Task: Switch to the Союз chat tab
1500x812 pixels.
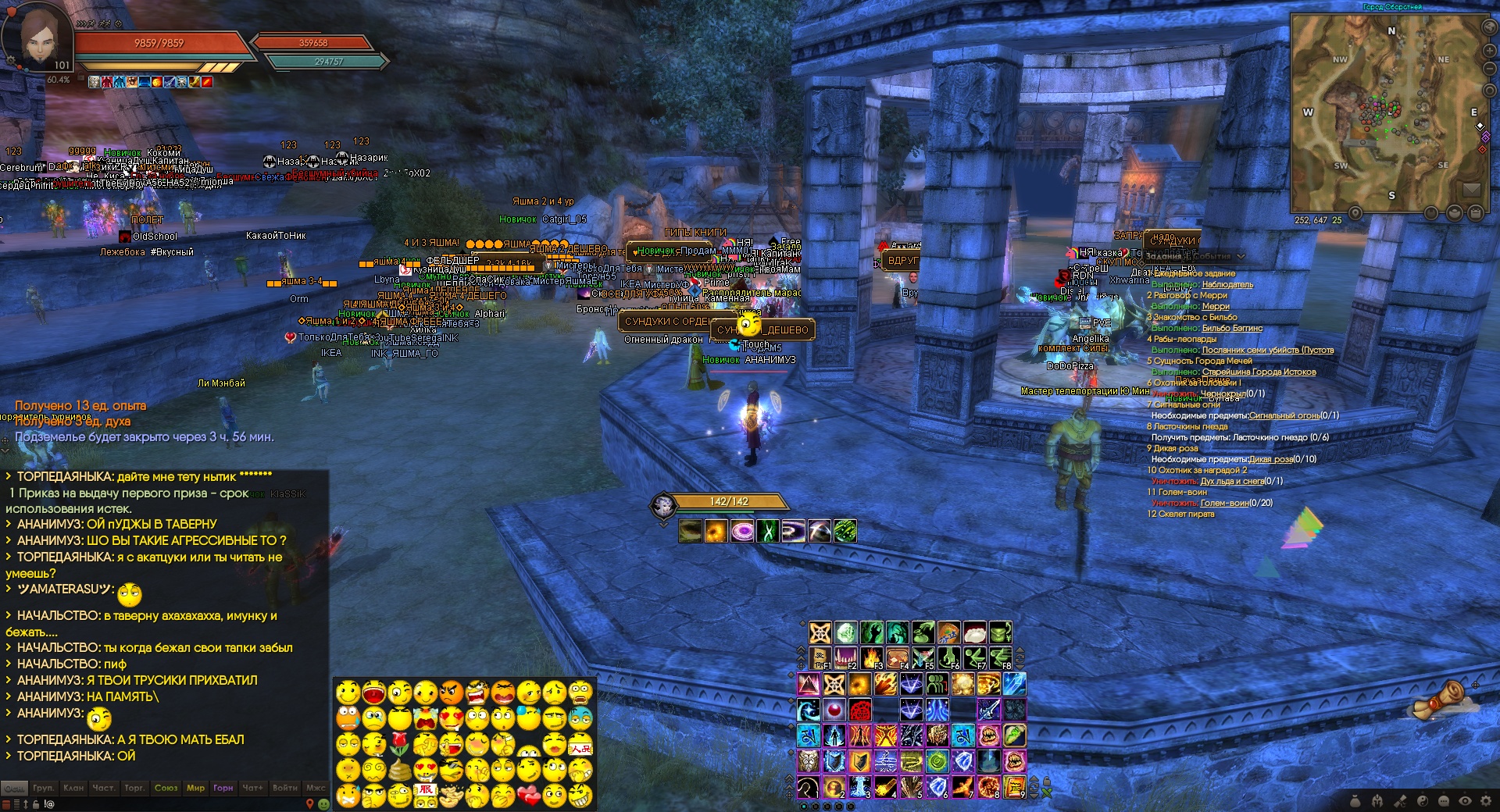Action: (x=166, y=788)
